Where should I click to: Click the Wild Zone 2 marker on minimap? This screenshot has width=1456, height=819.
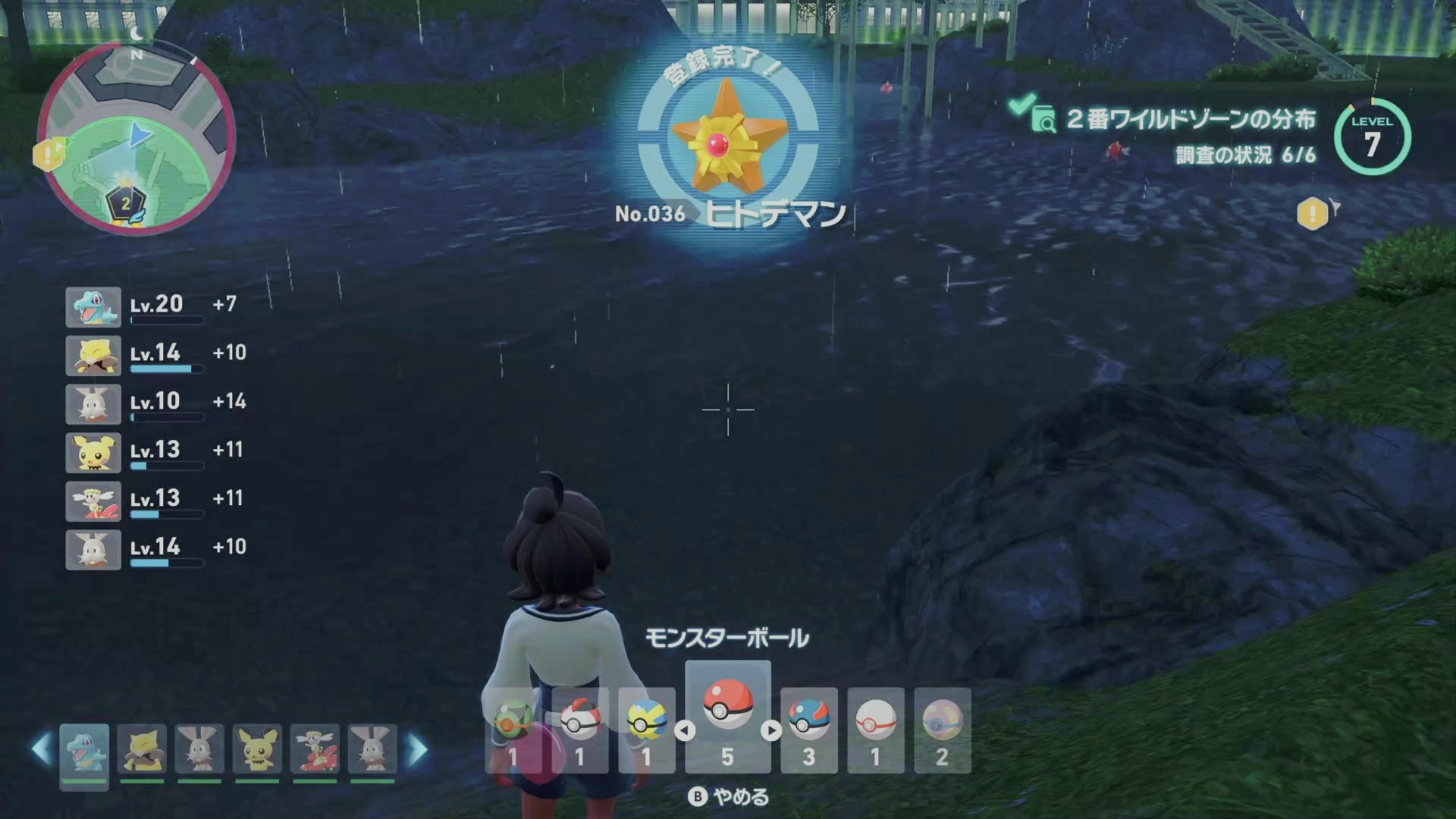point(125,202)
